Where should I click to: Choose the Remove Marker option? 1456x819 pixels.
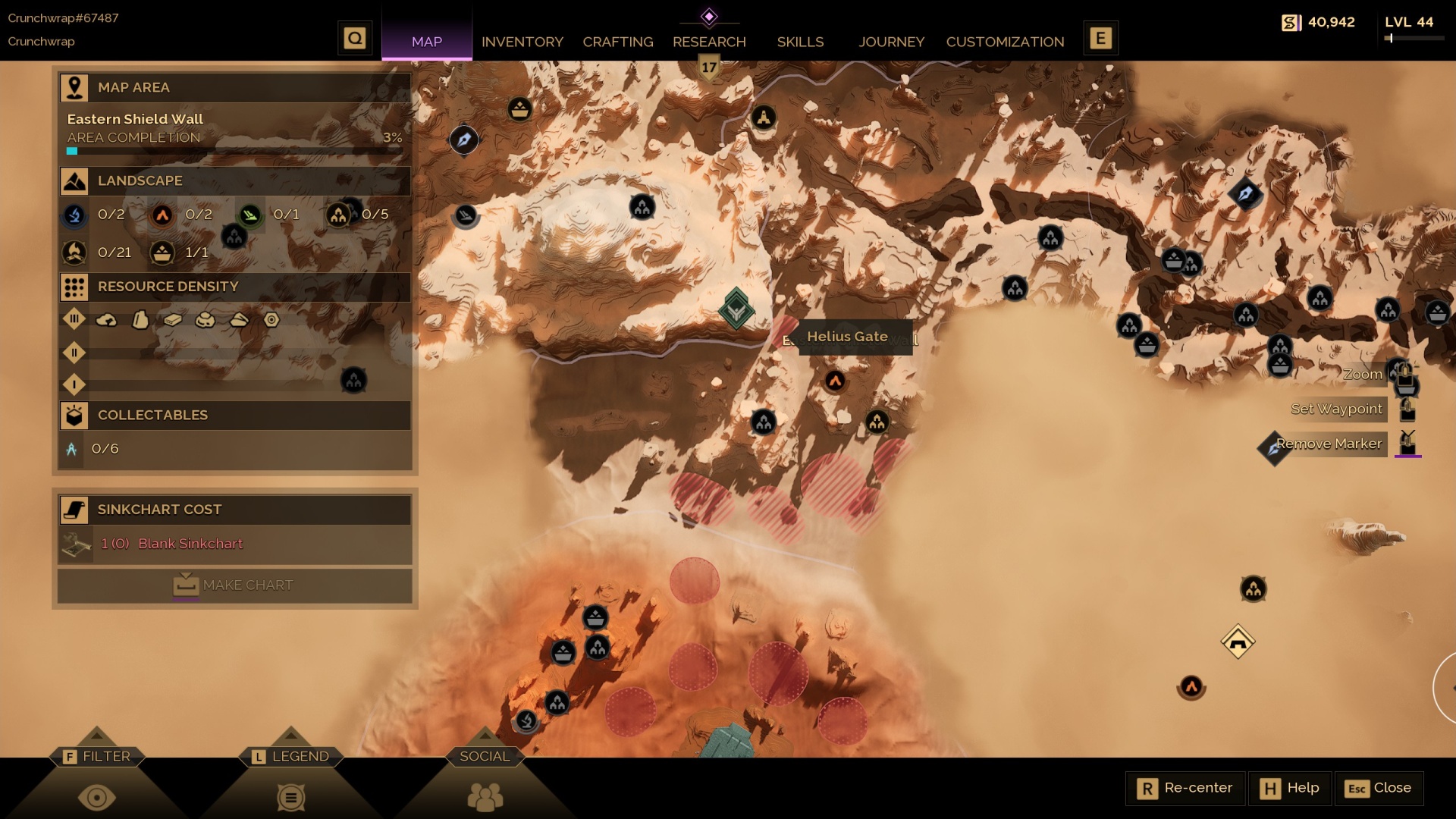tap(1329, 444)
